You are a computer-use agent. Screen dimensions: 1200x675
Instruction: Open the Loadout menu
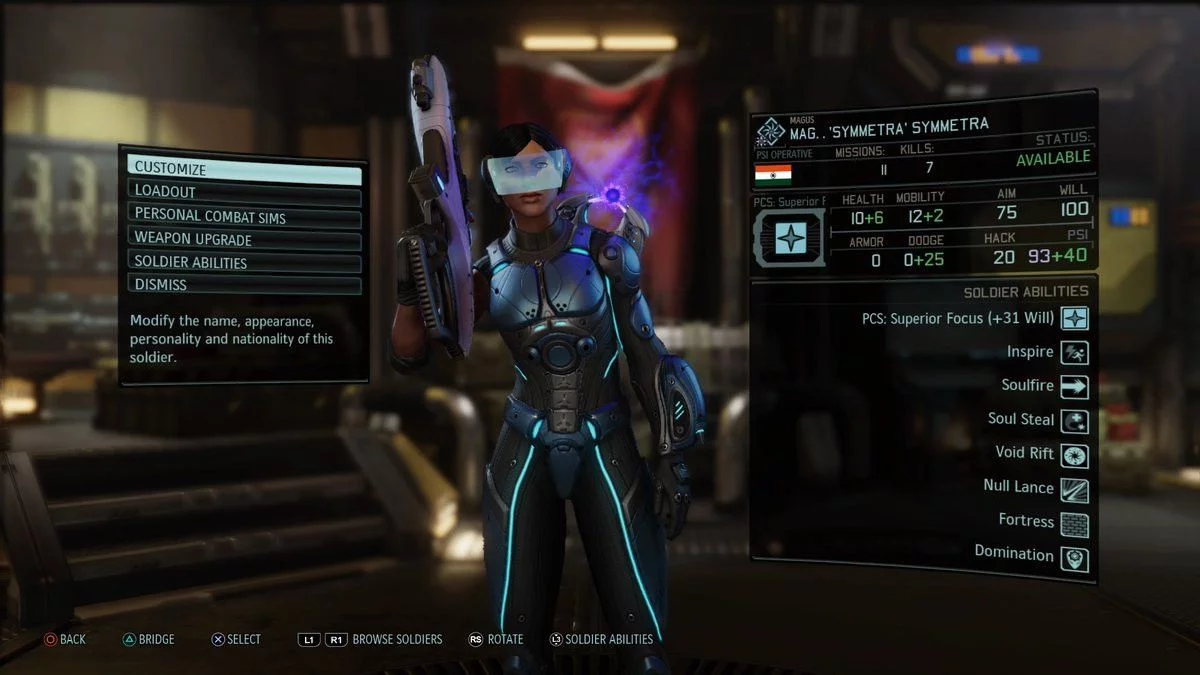[x=244, y=192]
